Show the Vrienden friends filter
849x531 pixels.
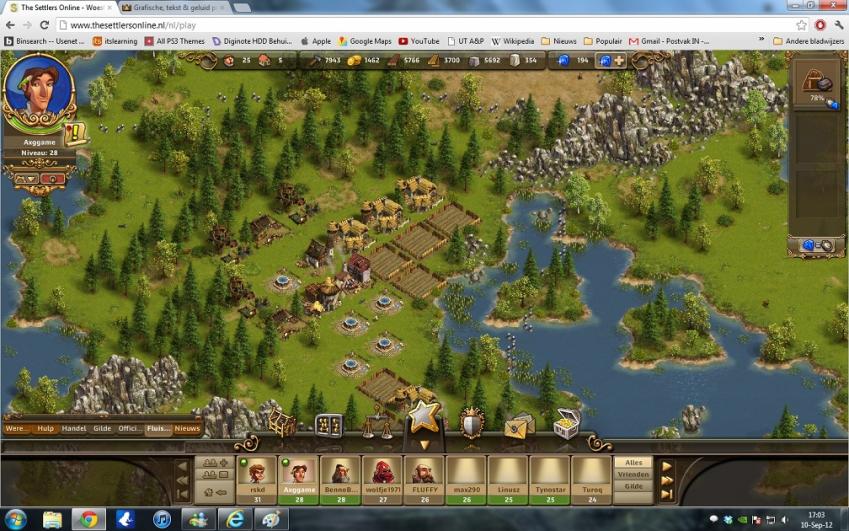[x=634, y=474]
